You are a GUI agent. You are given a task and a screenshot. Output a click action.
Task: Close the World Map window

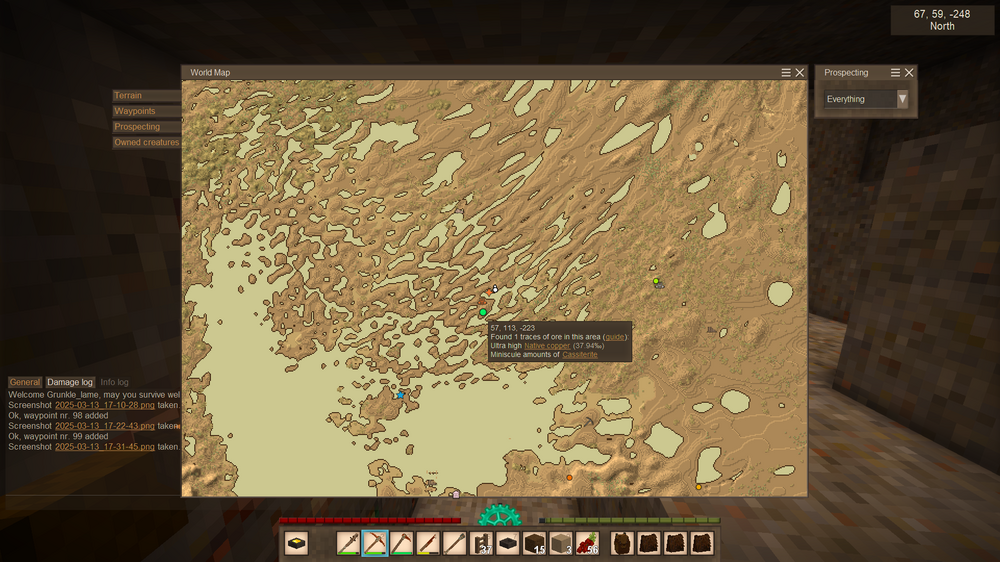coord(800,73)
